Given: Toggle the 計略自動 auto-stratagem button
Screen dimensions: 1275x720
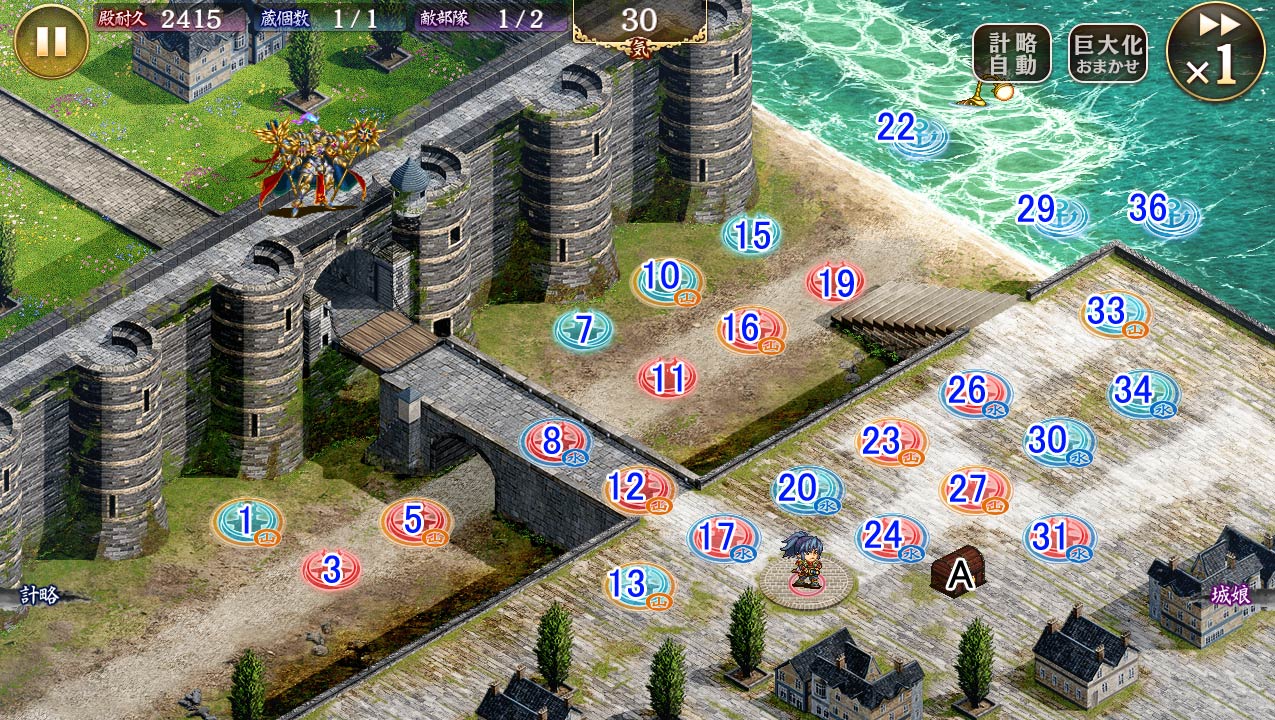Looking at the screenshot, I should click(x=1012, y=53).
